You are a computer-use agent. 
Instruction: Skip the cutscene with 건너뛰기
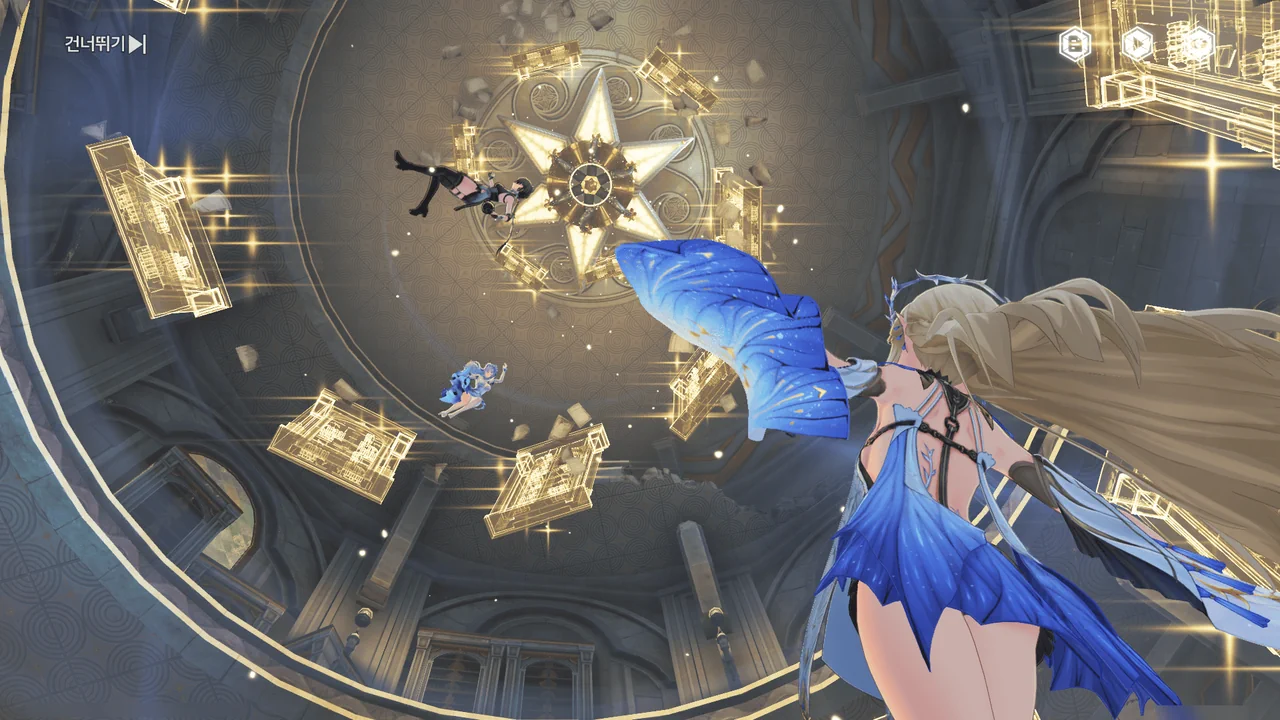[x=105, y=44]
